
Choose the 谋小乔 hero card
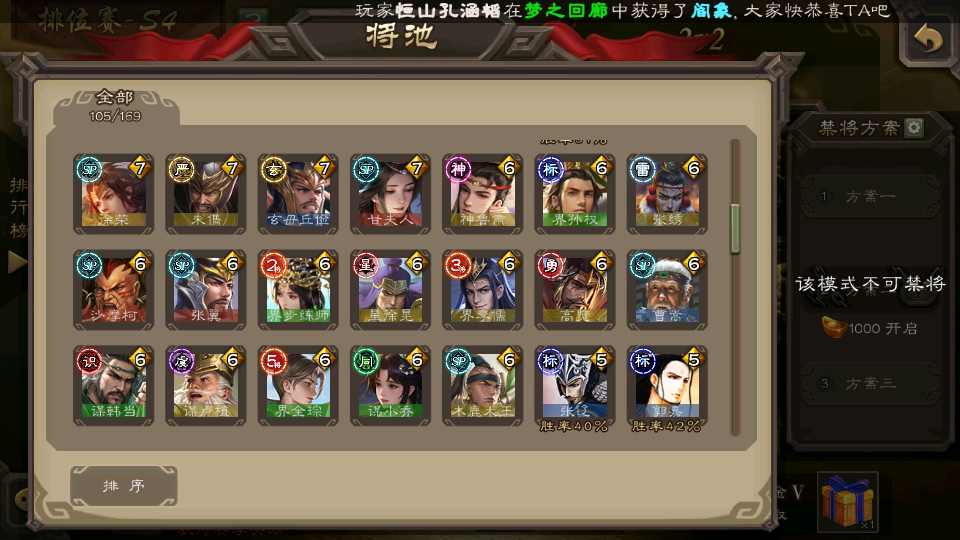click(390, 386)
